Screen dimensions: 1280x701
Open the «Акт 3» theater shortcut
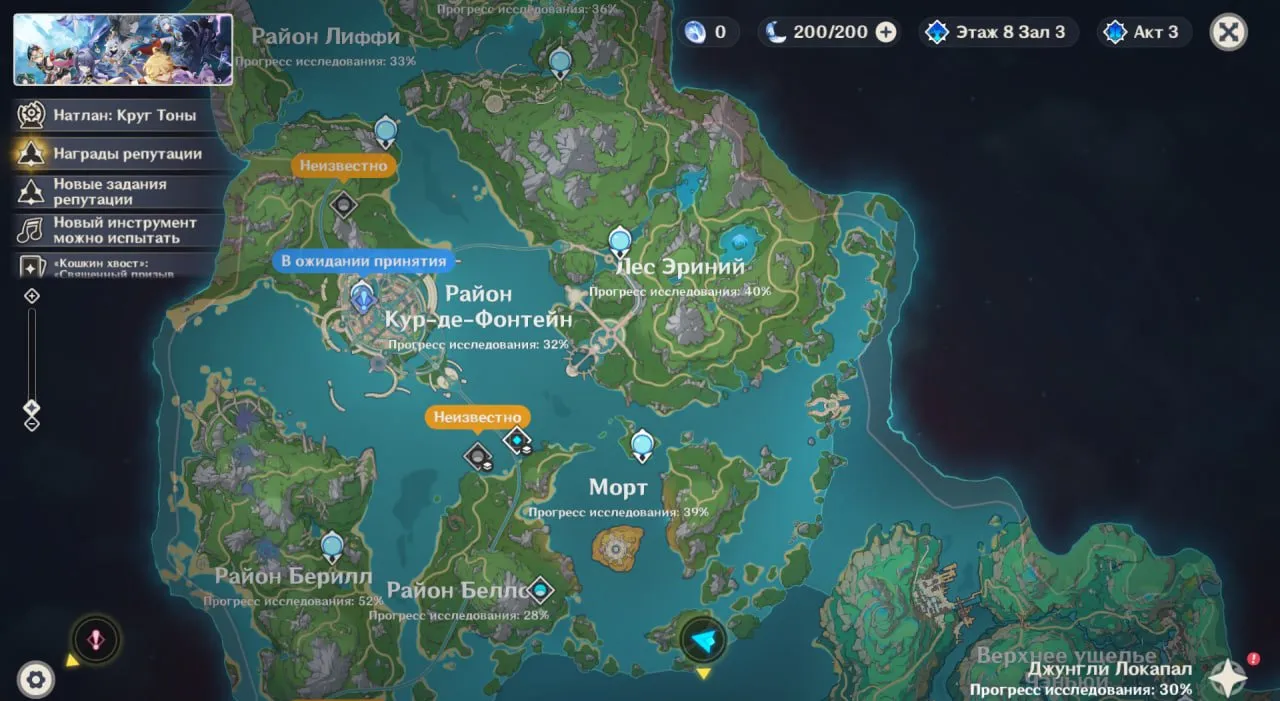tap(1142, 32)
